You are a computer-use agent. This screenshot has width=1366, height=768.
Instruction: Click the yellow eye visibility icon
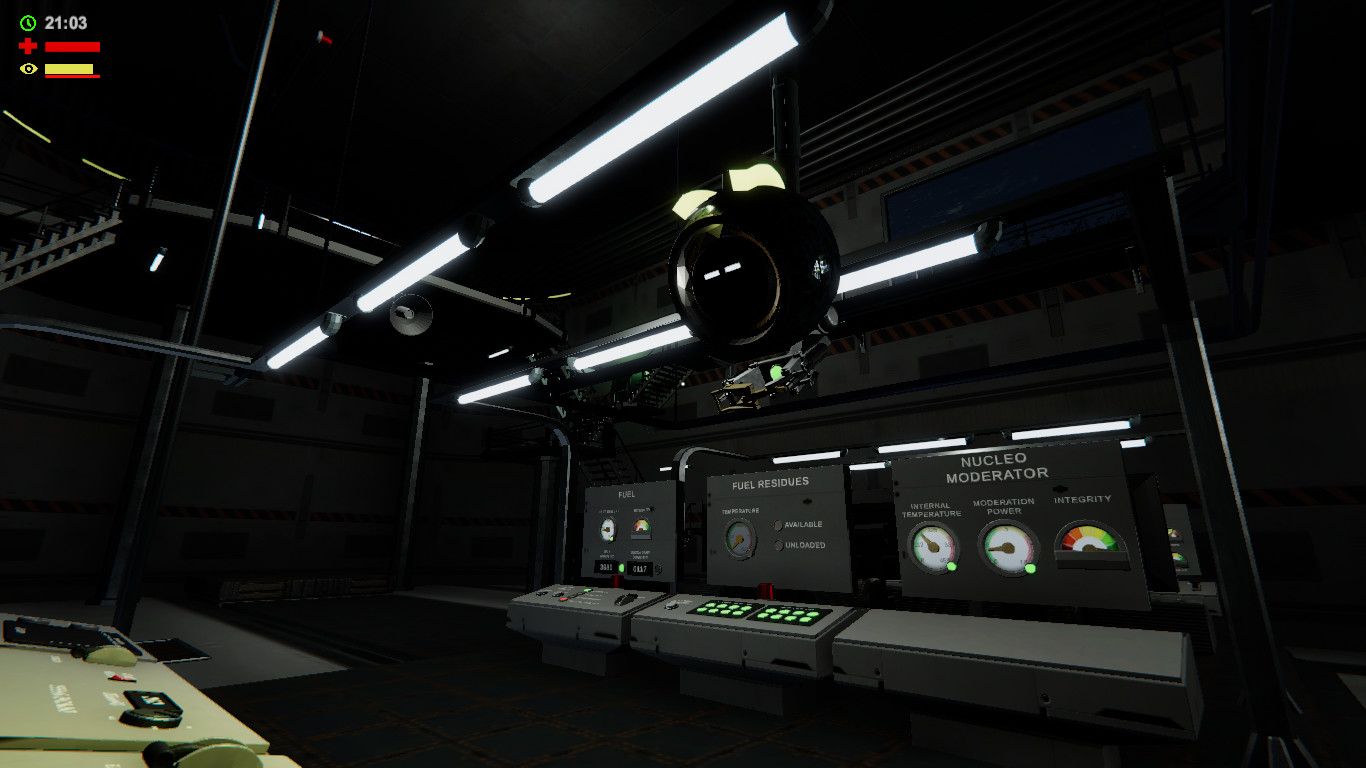click(29, 69)
